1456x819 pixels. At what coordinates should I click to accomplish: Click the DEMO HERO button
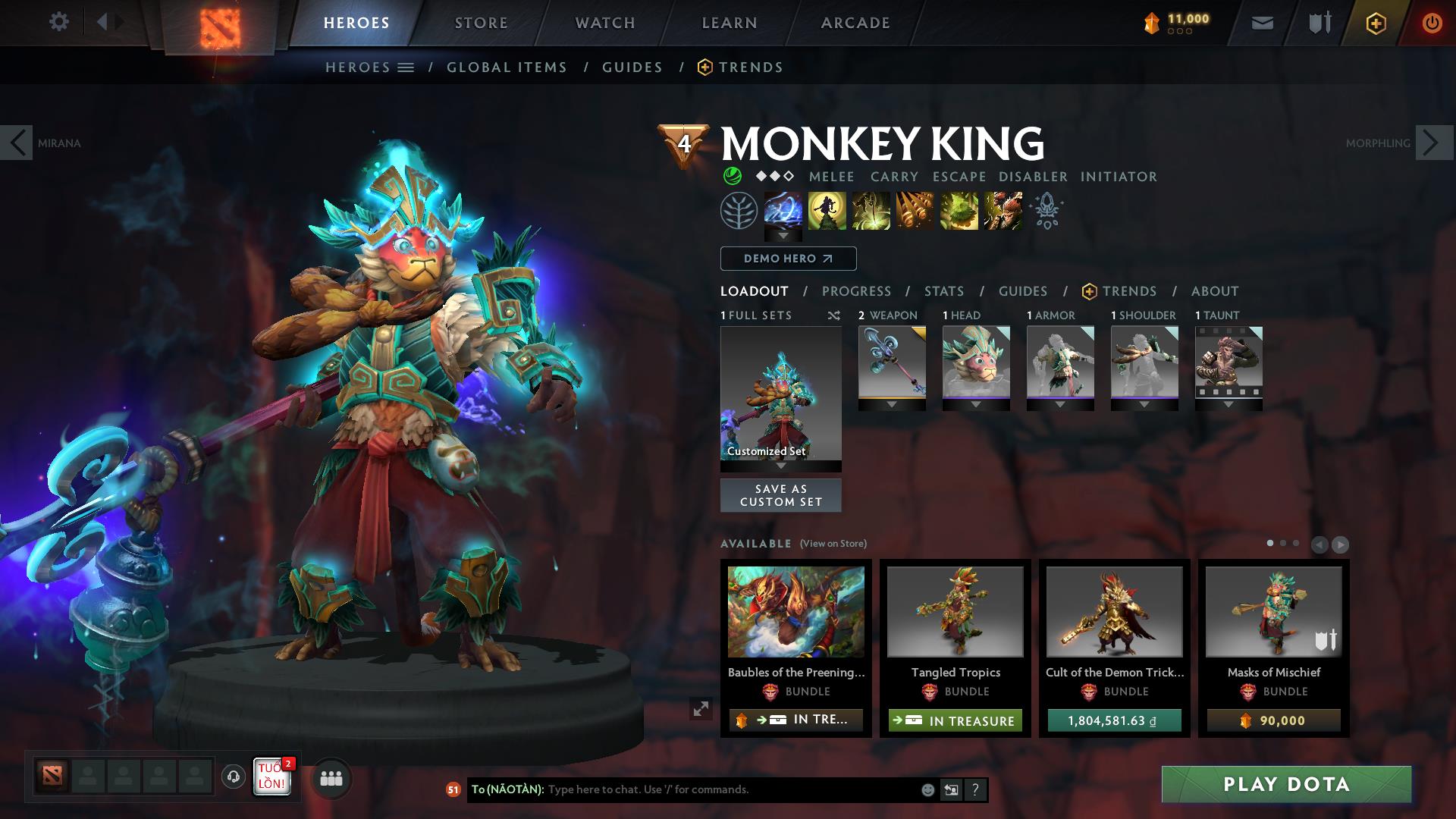[x=787, y=259]
